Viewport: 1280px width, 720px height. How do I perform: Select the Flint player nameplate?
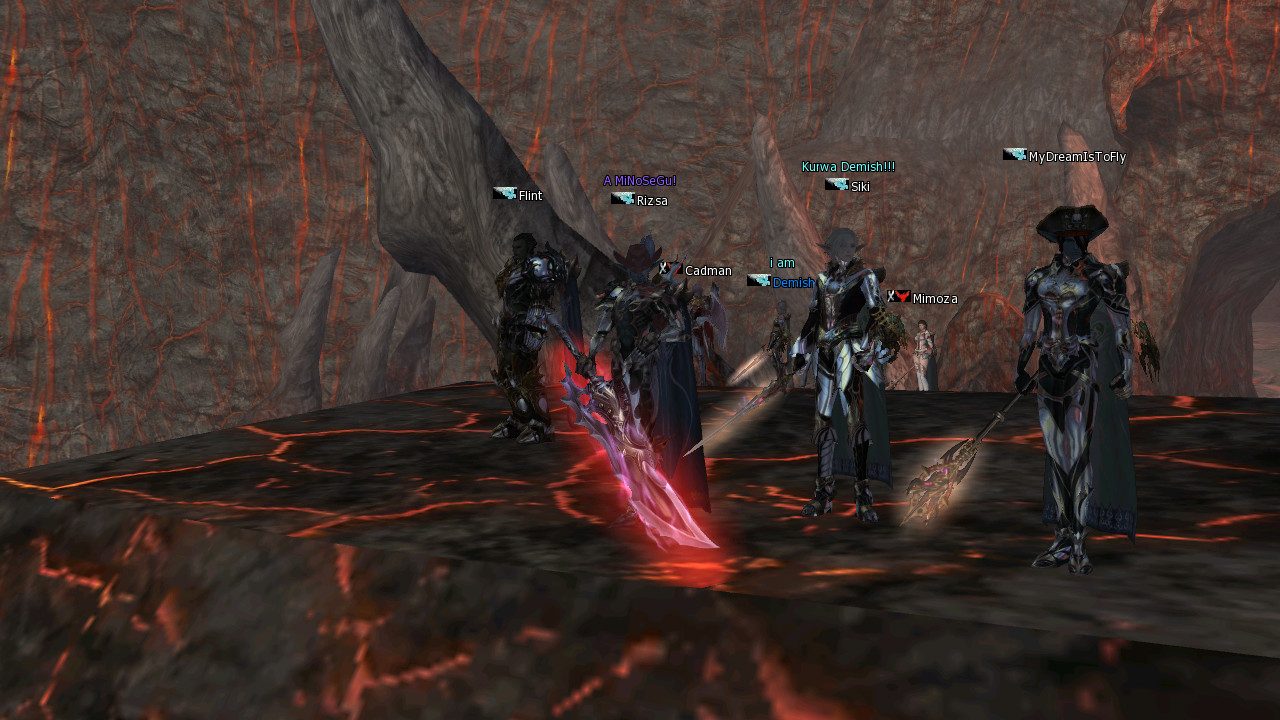[529, 196]
